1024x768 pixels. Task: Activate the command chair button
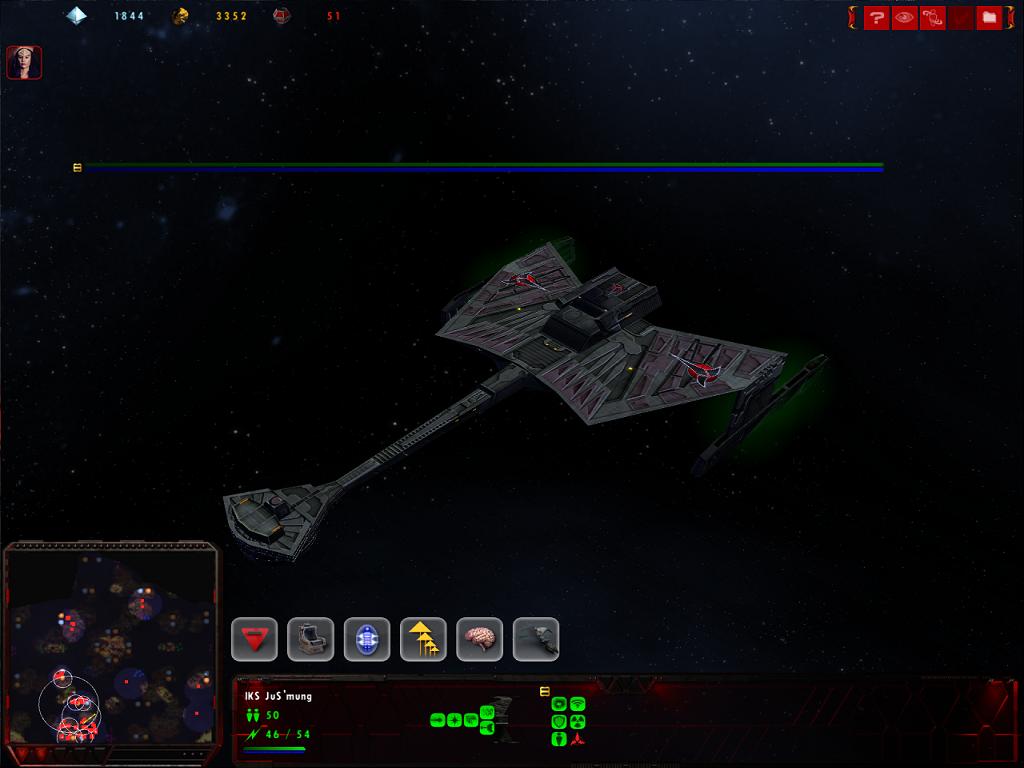[310, 639]
